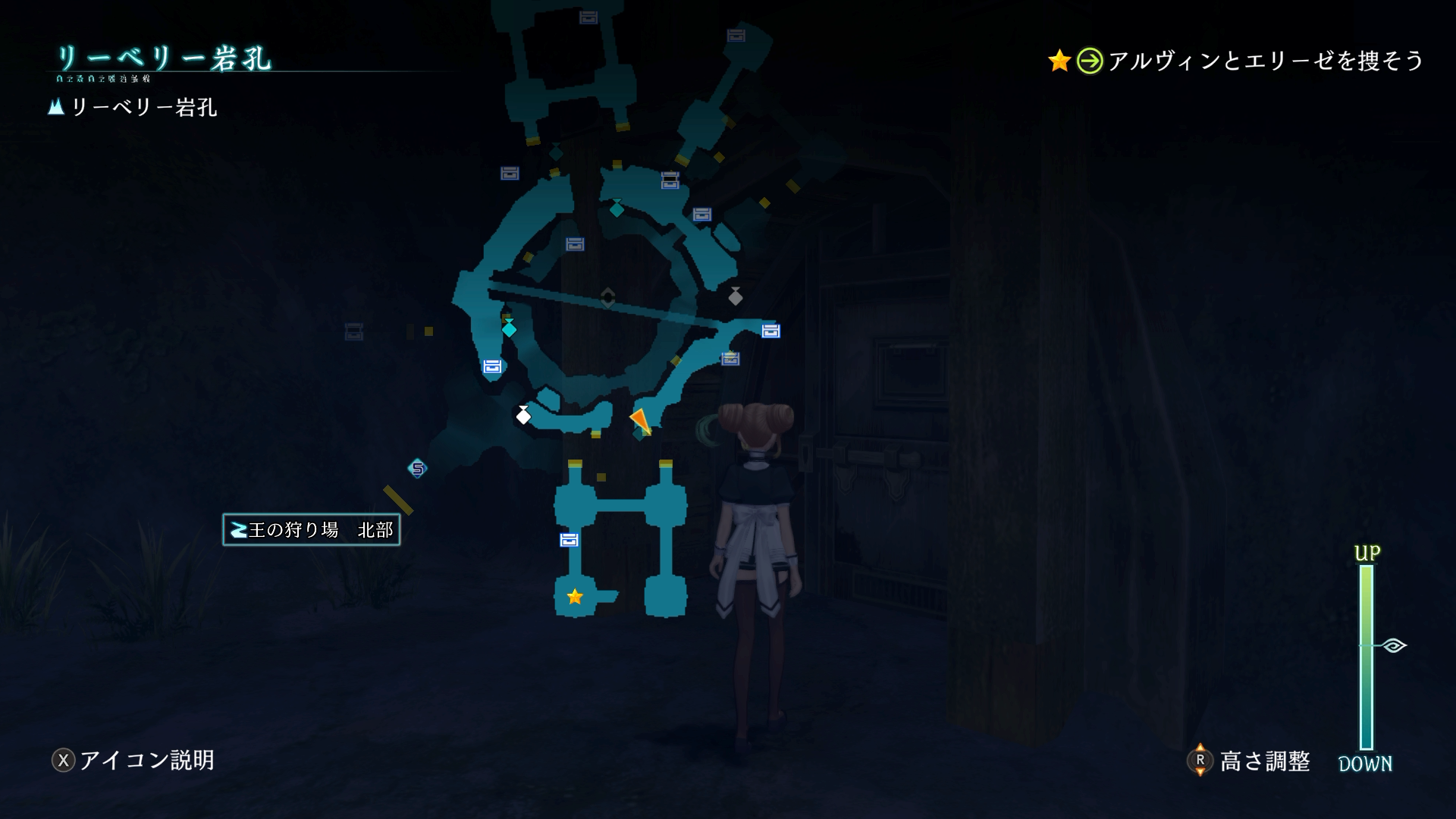Click the orange player position arrow

coord(640,420)
